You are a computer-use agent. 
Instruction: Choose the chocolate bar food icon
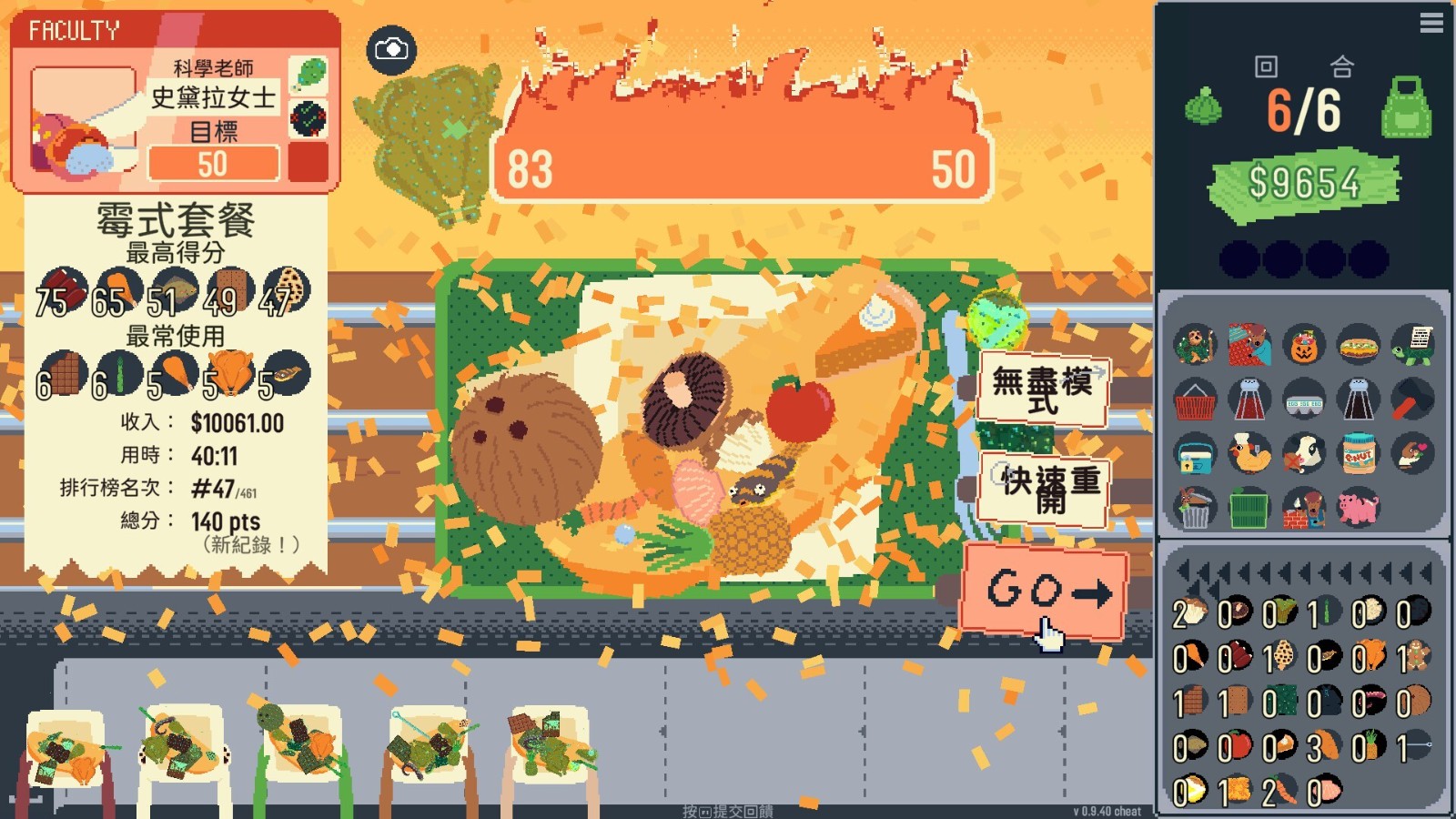point(1192,702)
